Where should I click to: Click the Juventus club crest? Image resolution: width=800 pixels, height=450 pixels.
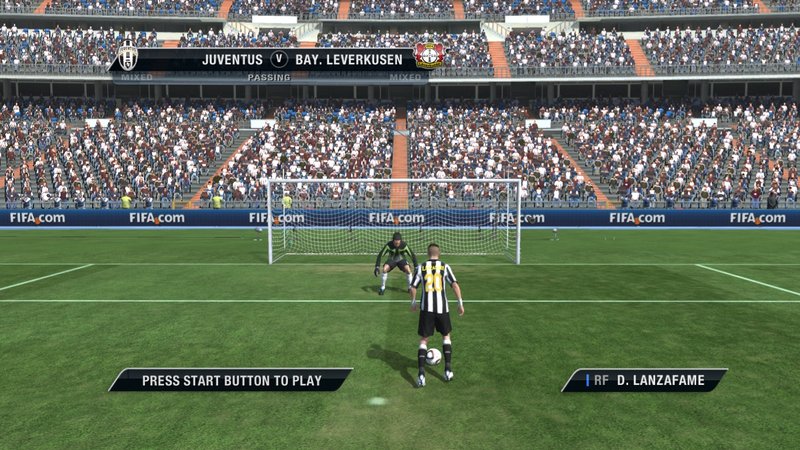(128, 57)
